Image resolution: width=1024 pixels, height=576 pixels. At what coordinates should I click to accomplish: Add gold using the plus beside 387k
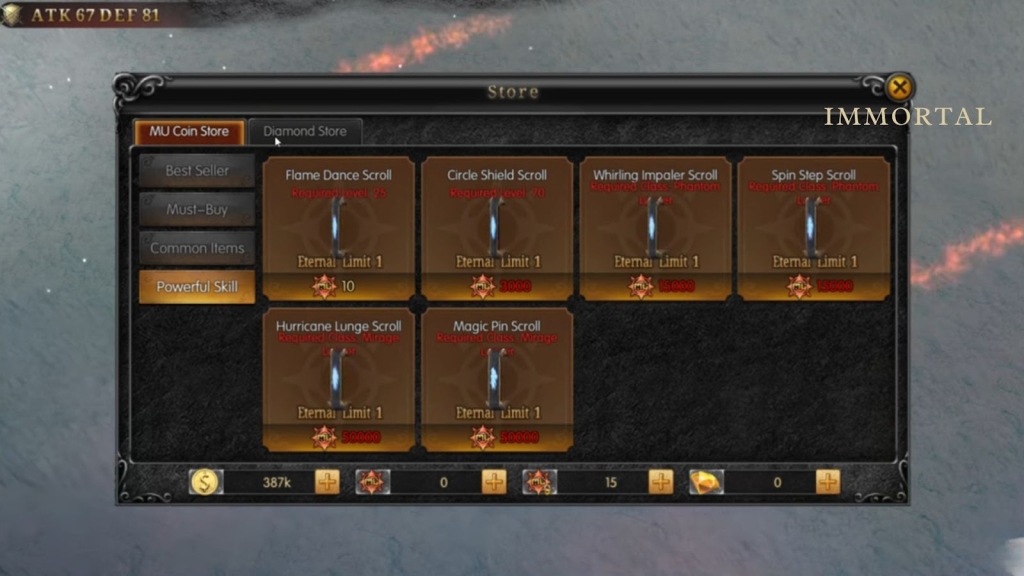tap(328, 482)
